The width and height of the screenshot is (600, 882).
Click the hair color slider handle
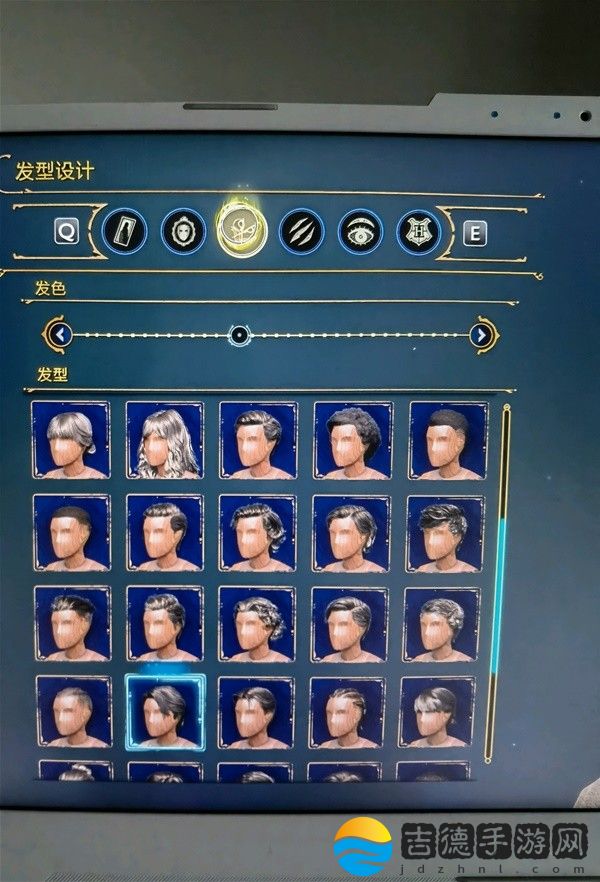(x=239, y=335)
